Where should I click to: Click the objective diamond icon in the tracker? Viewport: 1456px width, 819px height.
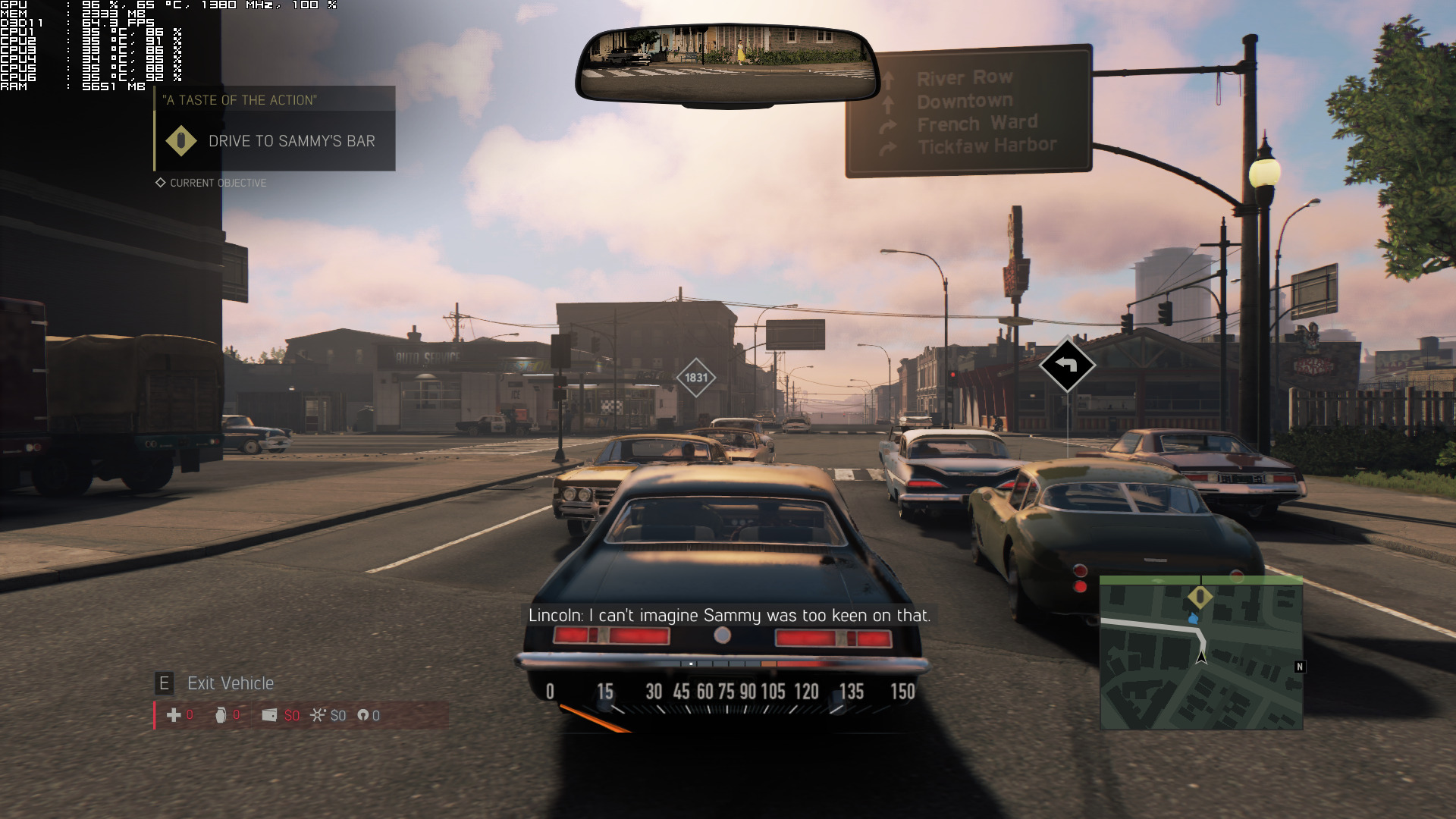point(181,141)
